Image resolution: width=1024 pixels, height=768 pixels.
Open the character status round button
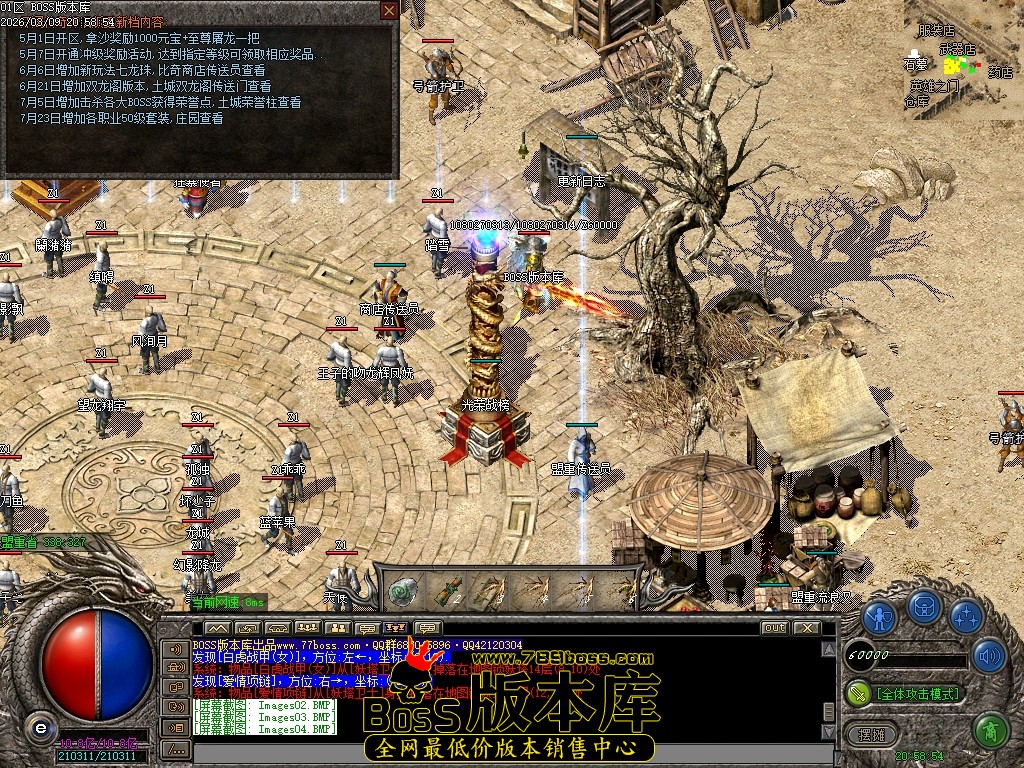(879, 618)
